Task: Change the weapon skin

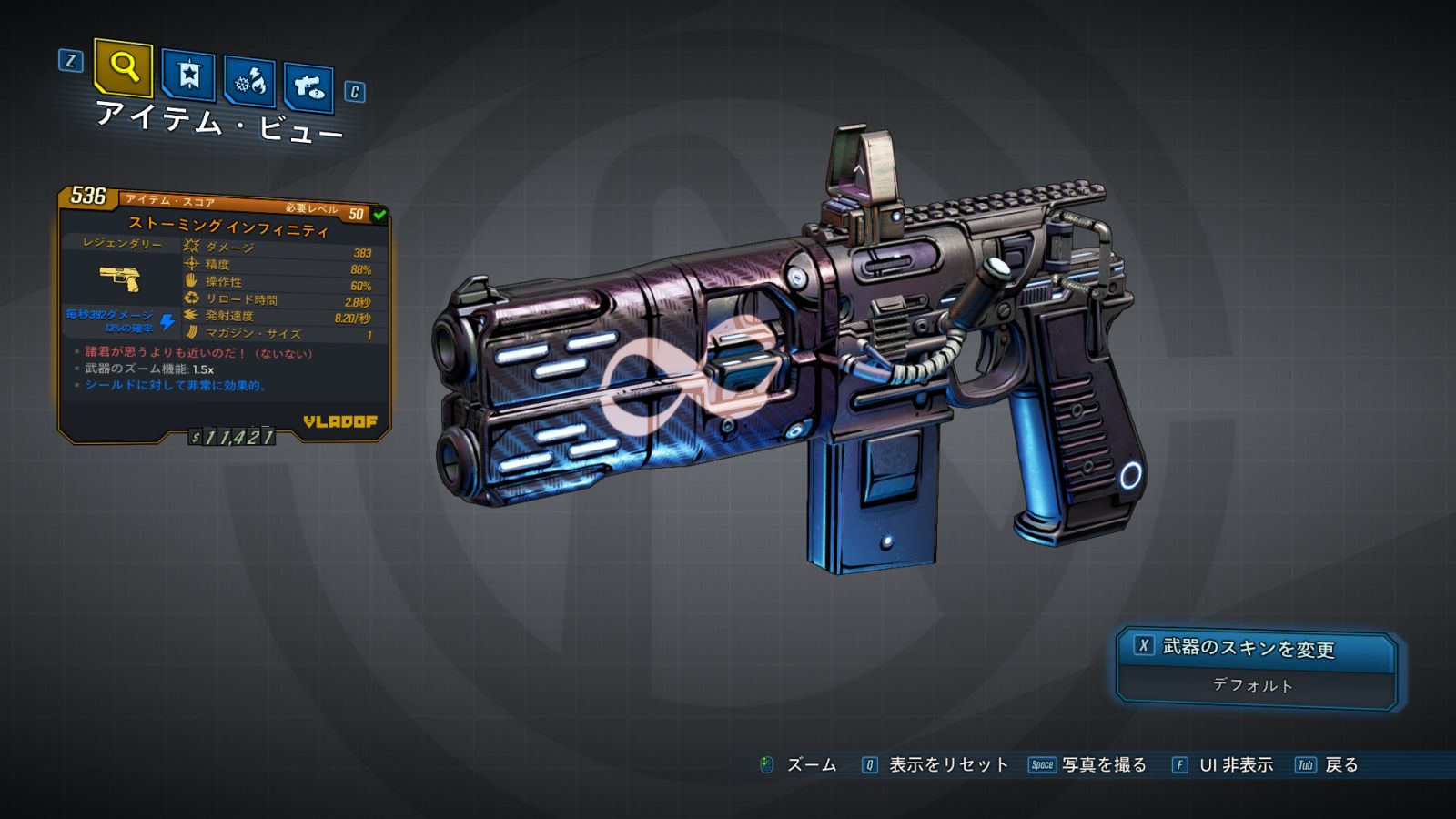Action: (x=1256, y=648)
